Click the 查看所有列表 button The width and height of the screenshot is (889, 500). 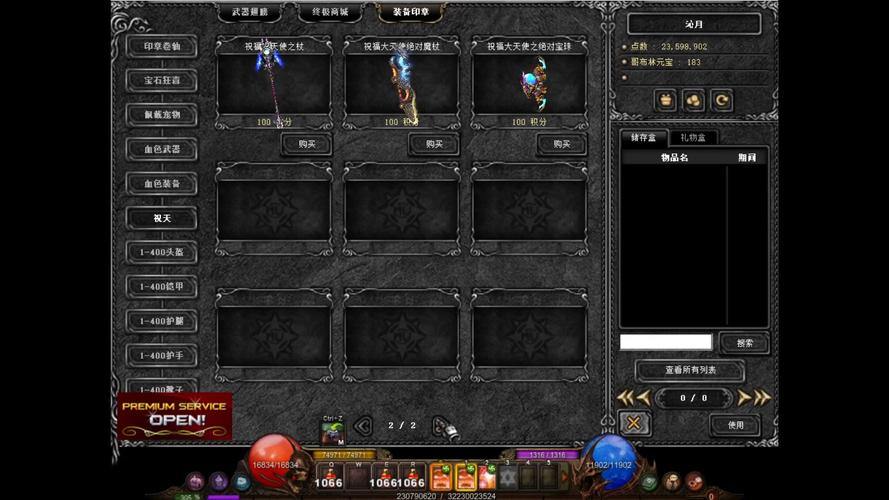coord(690,371)
